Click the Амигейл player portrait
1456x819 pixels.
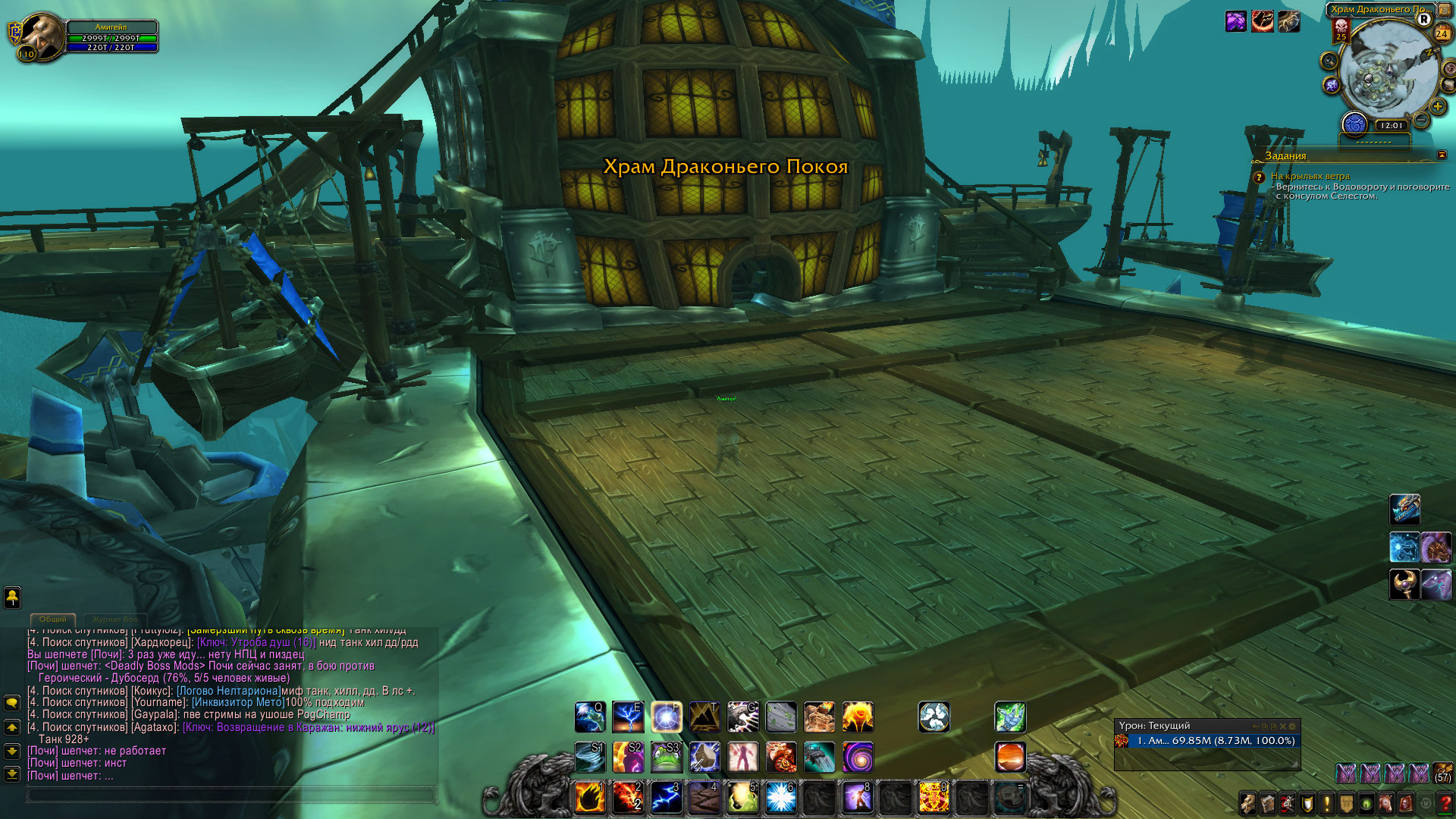coord(39,36)
